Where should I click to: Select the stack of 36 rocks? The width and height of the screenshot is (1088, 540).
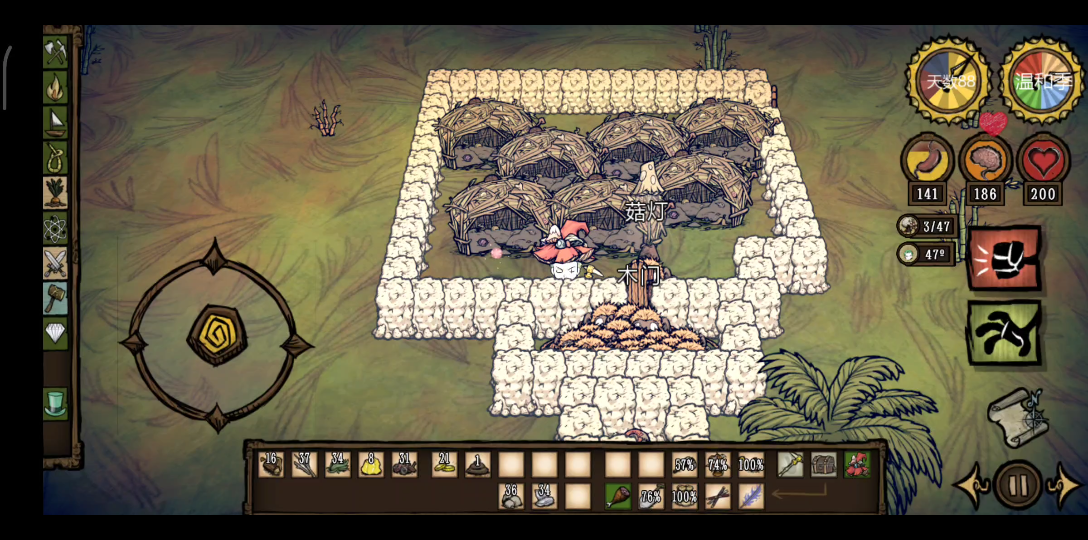click(x=511, y=496)
